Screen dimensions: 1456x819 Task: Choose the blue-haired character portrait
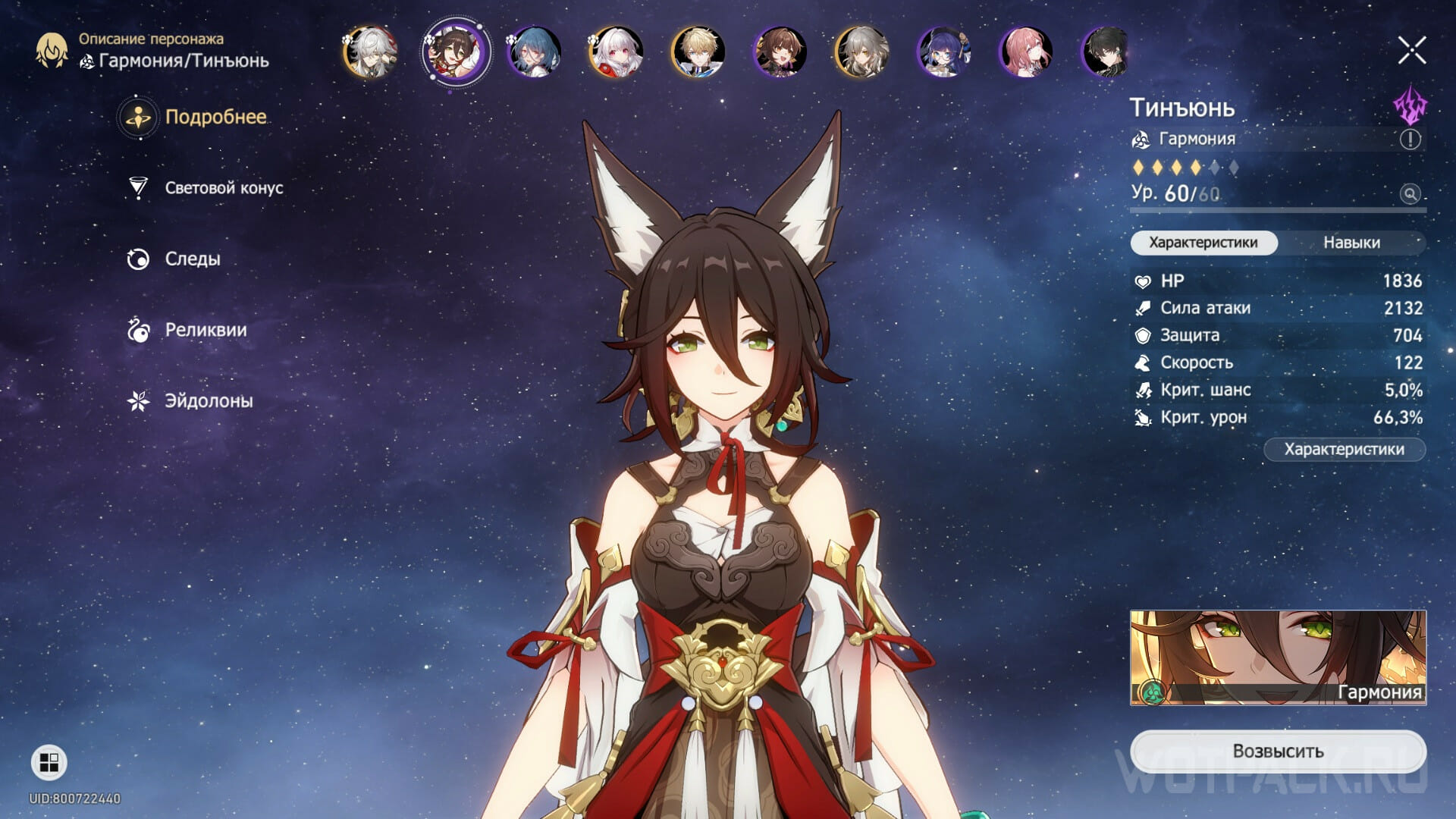pyautogui.click(x=534, y=52)
